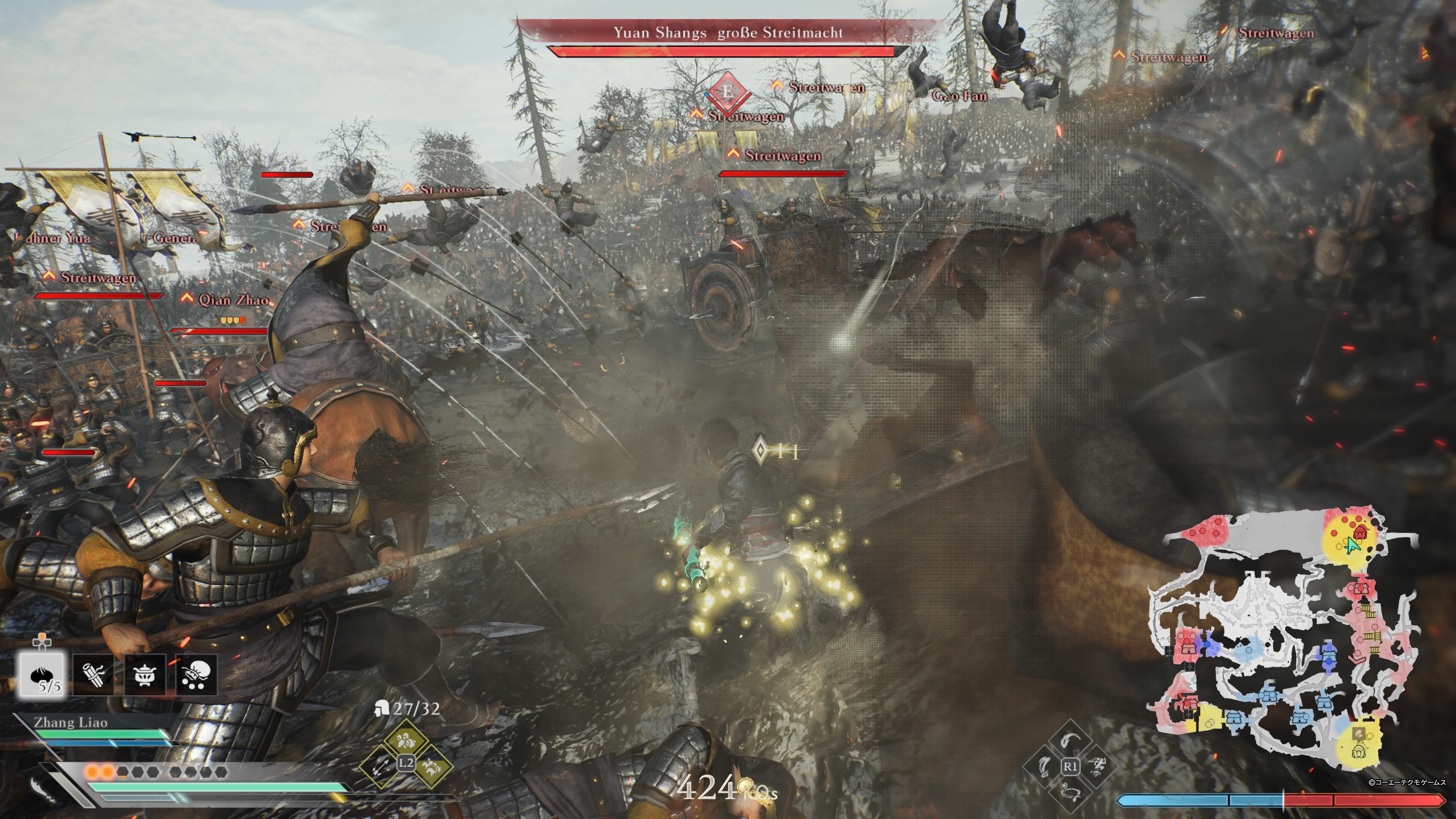Toggle the highlighted first item slot selection
This screenshot has height=819, width=1456.
[42, 675]
